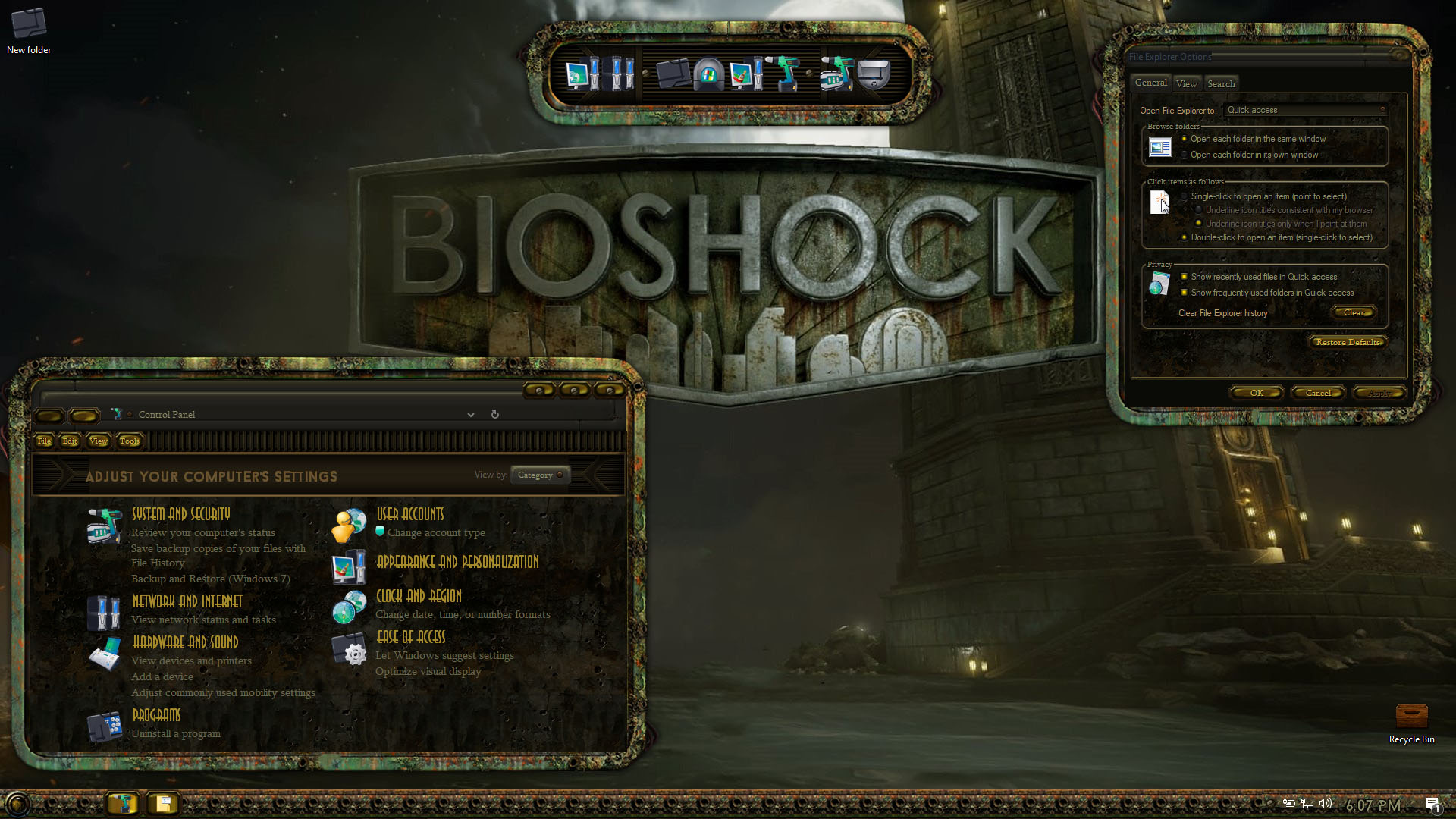The height and width of the screenshot is (819, 1456).
Task: Clear File Explorer history
Action: 1354,312
